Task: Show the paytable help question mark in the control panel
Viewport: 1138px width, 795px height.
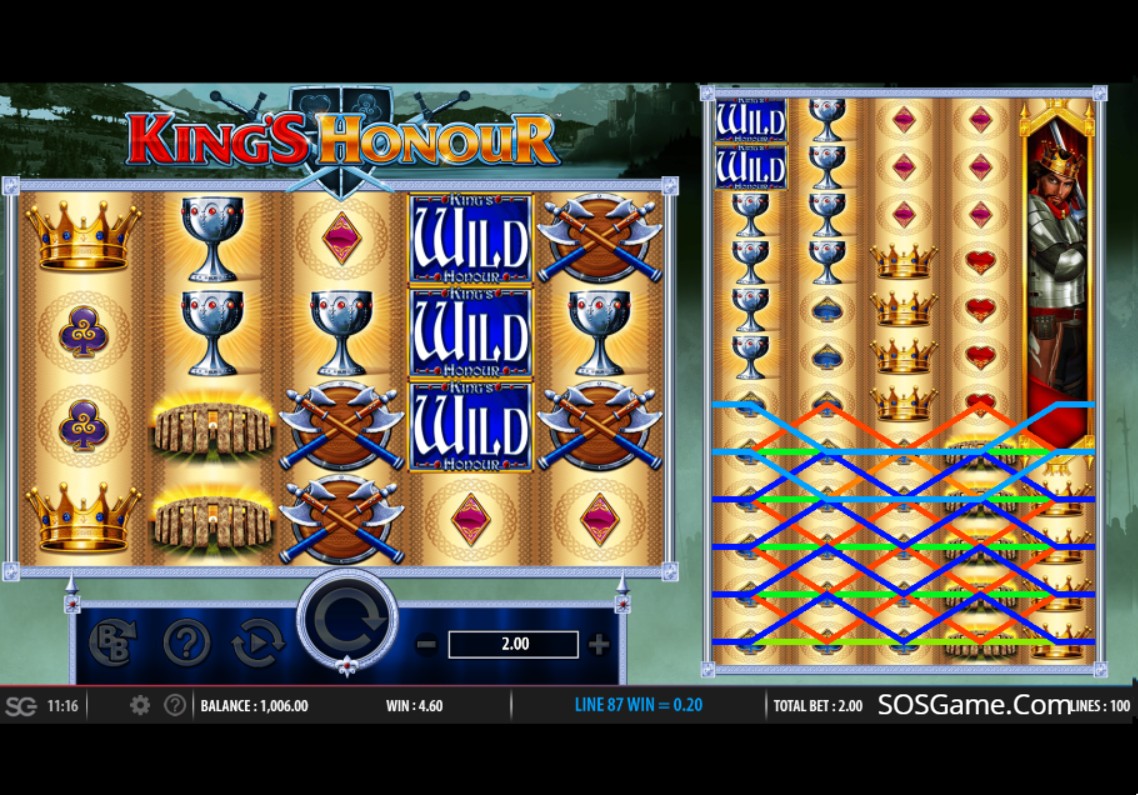Action: [x=186, y=643]
